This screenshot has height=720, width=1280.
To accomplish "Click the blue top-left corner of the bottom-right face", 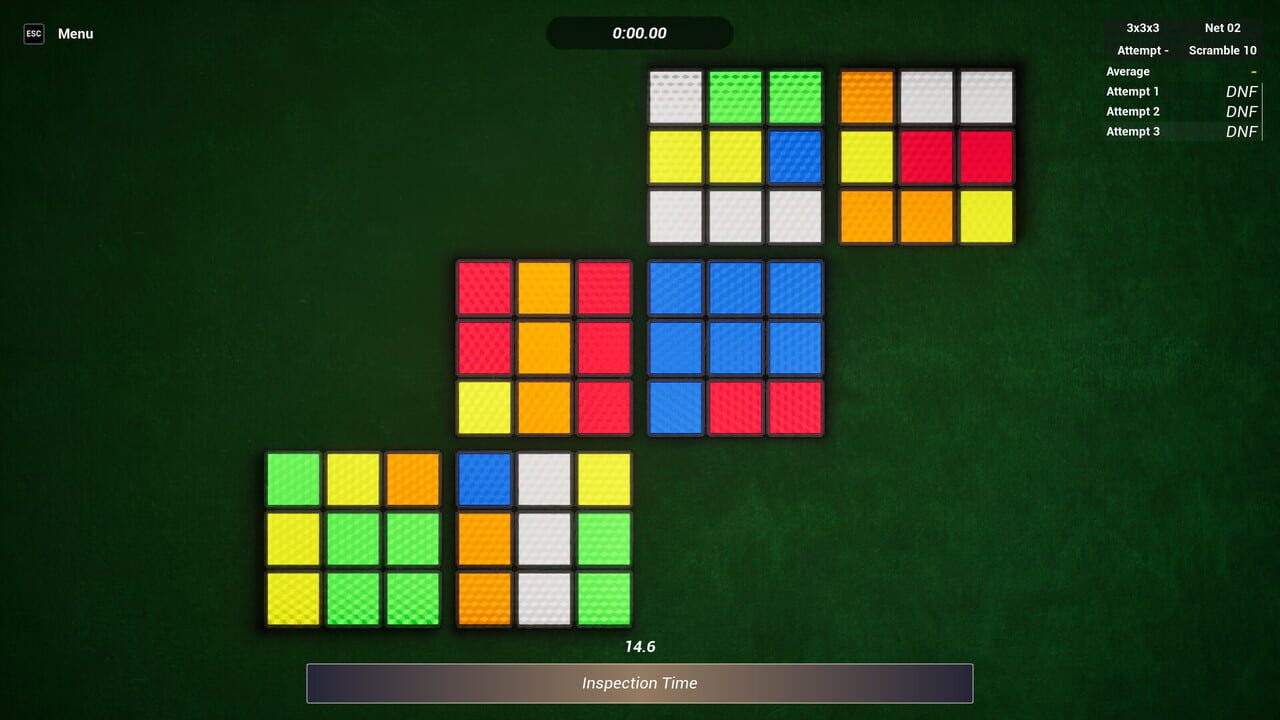I will [483, 479].
